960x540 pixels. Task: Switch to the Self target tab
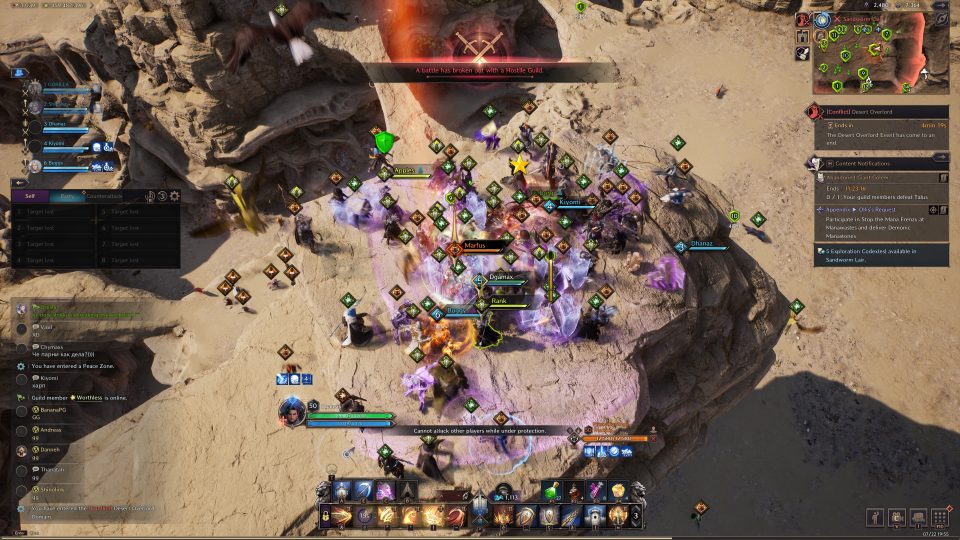(x=29, y=197)
